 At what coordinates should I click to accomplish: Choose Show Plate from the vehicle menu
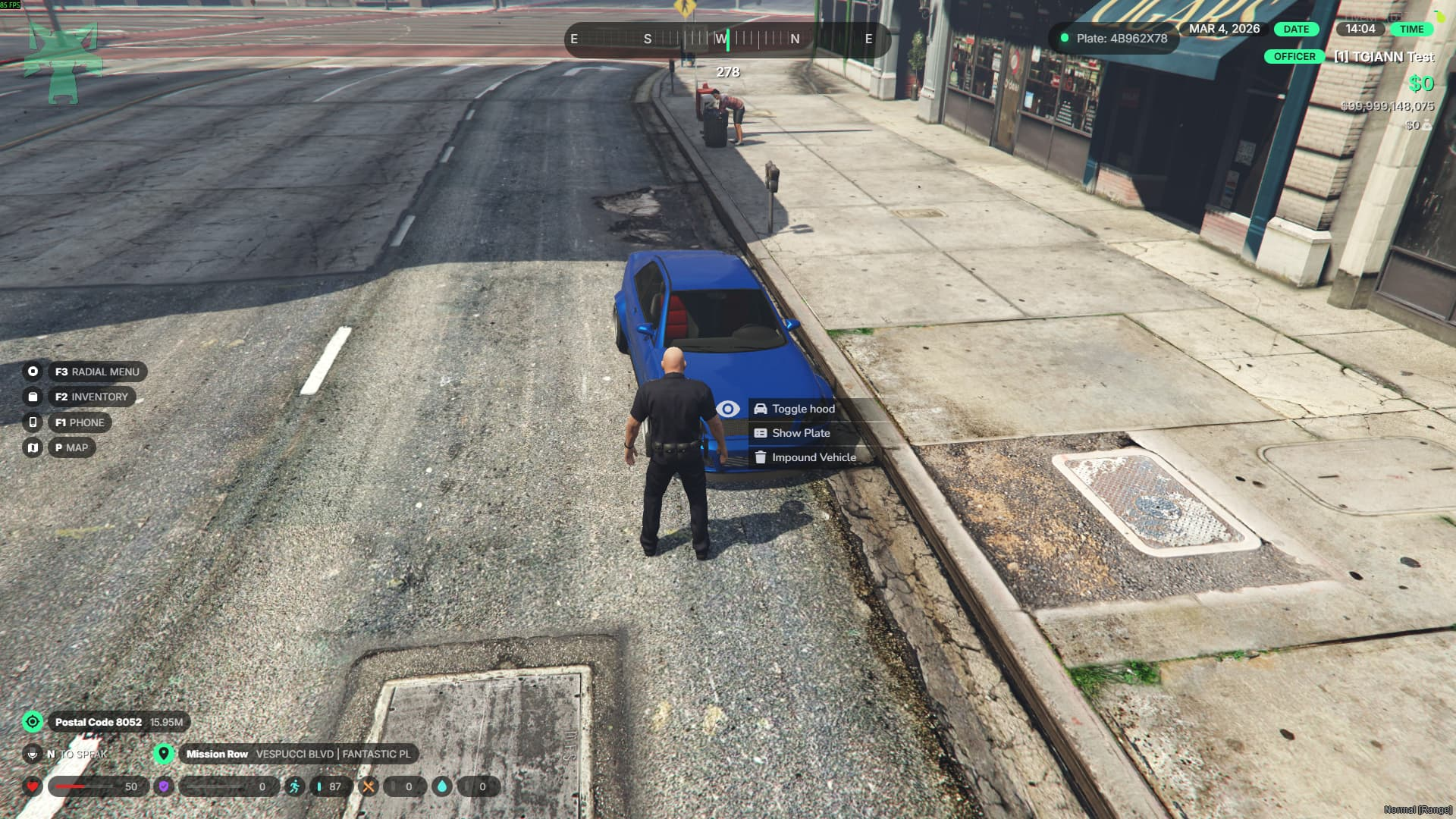coord(800,433)
